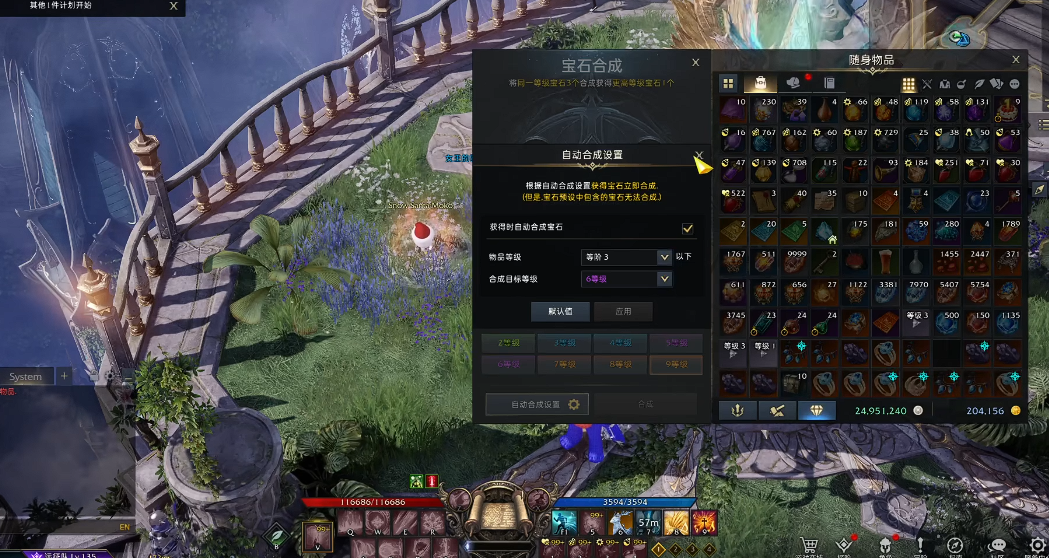The image size is (1049, 558).
Task: Select the level 2 gem filter
Action: 507,342
